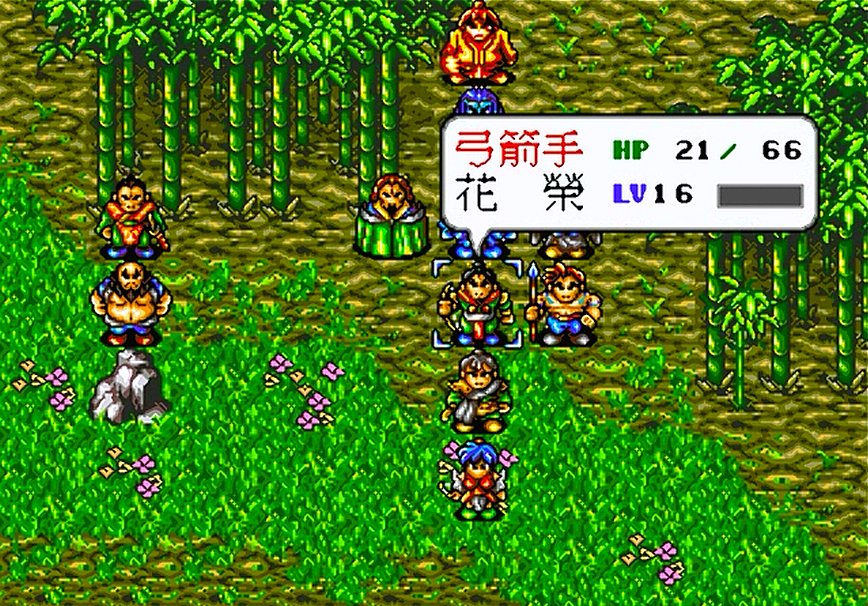Select the archer unit inside the cursor brackets
Screen dimensions: 868x606
477,302
